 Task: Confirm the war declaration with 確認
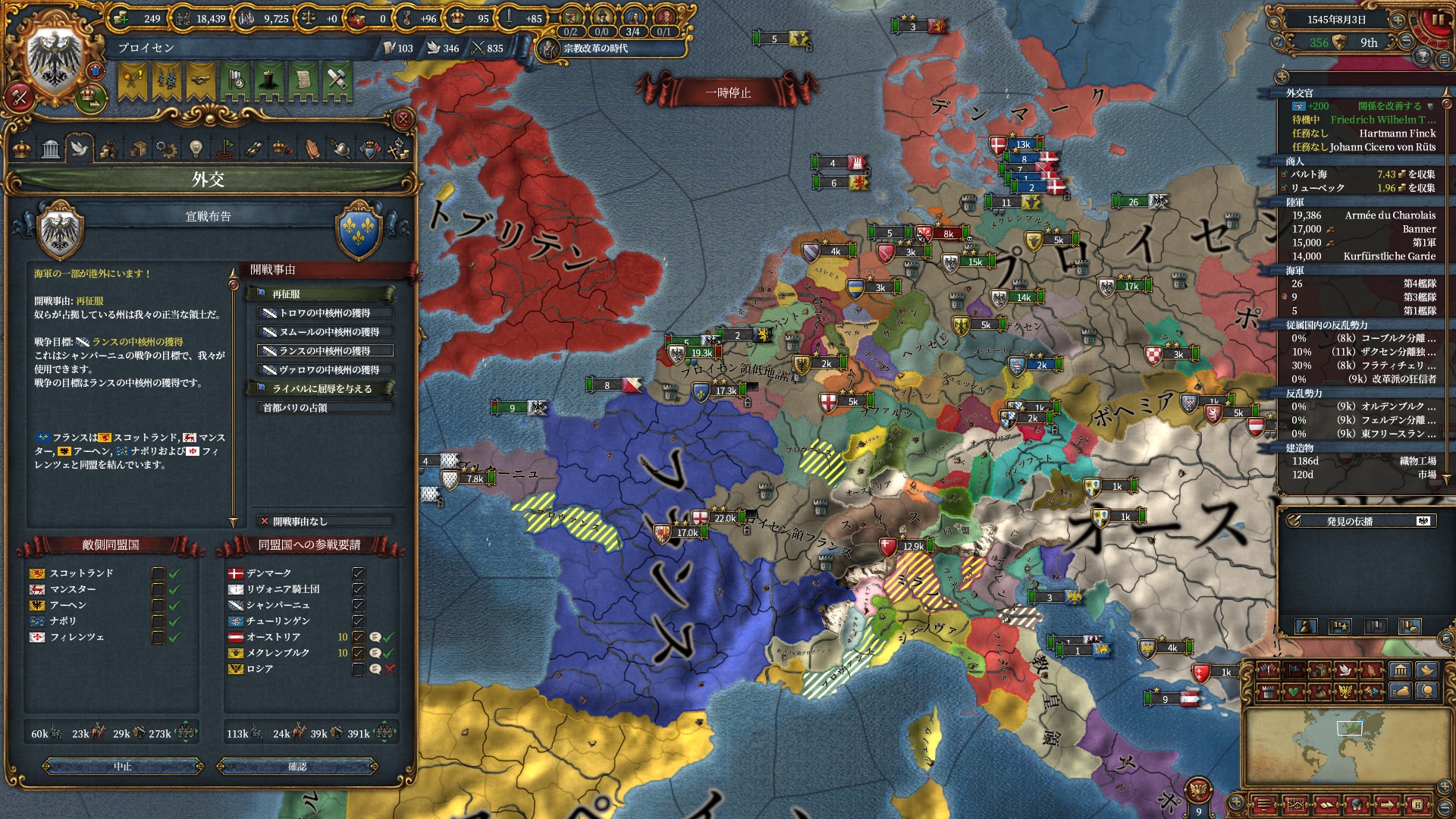click(297, 767)
